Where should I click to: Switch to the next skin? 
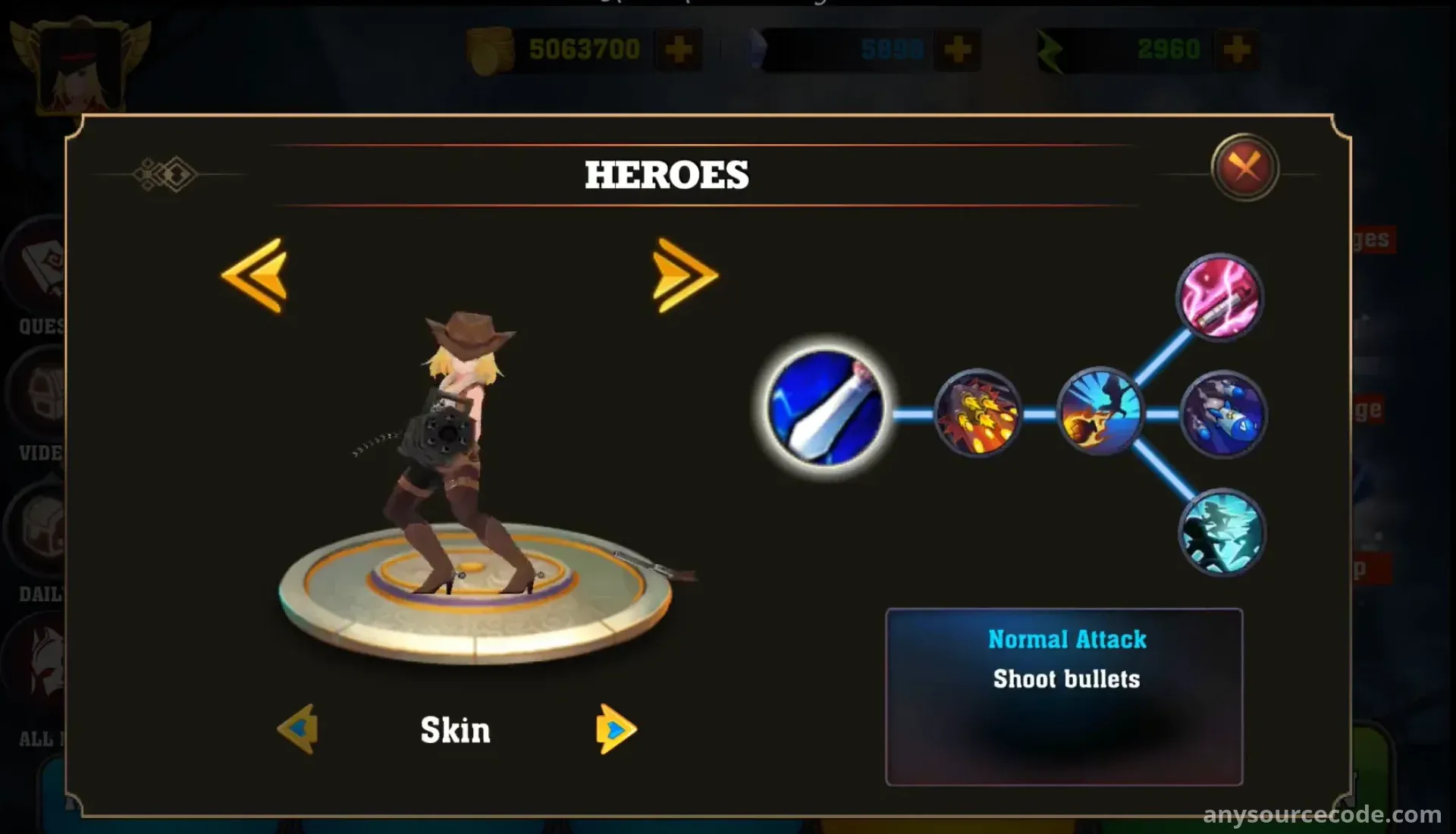615,729
